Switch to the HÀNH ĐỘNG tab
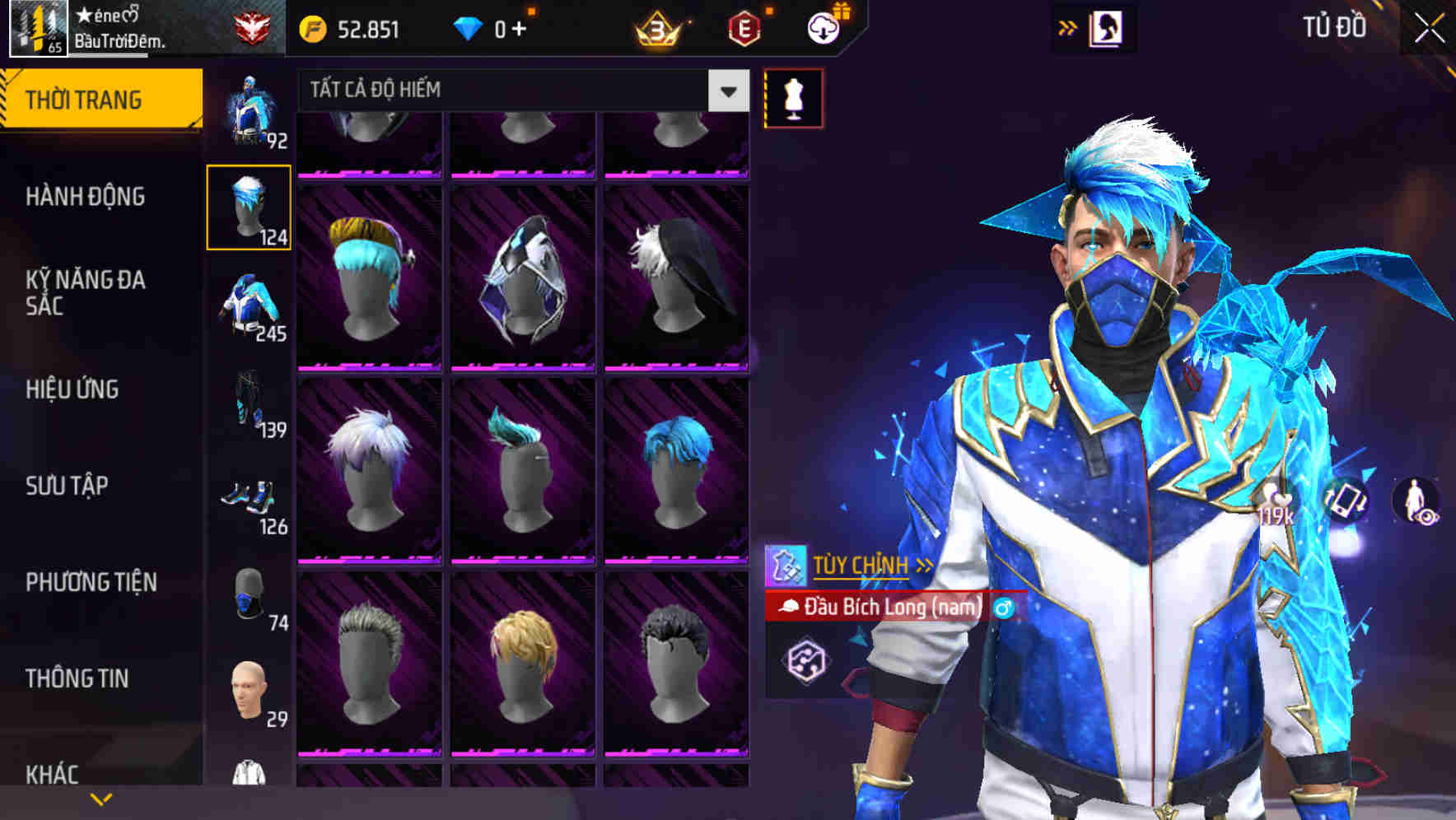 [x=86, y=198]
